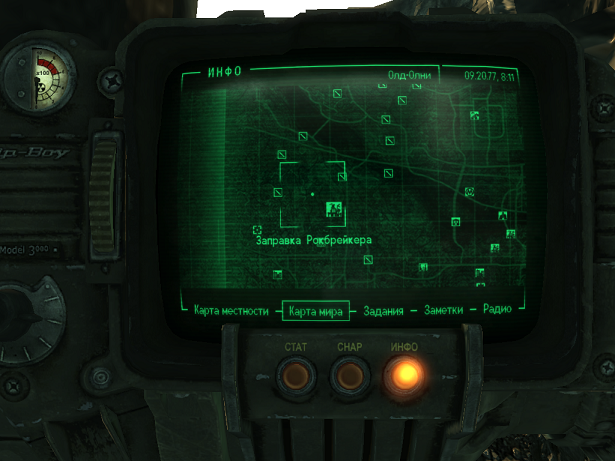Screen dimensions: 615x461
Task: Open the Радио tab
Action: 497,311
